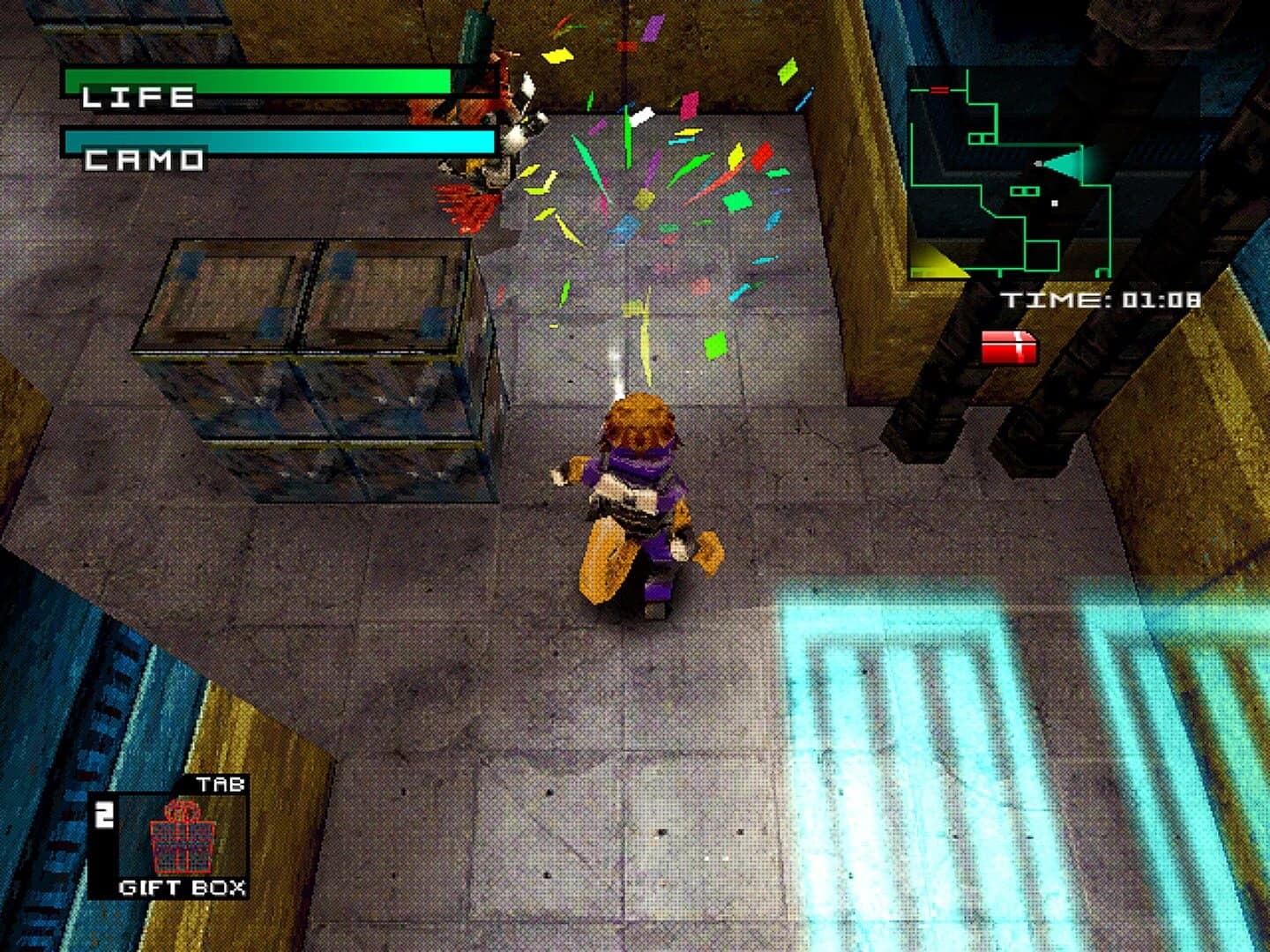
Task: Toggle the TIME display on the HUD
Action: tap(1102, 298)
